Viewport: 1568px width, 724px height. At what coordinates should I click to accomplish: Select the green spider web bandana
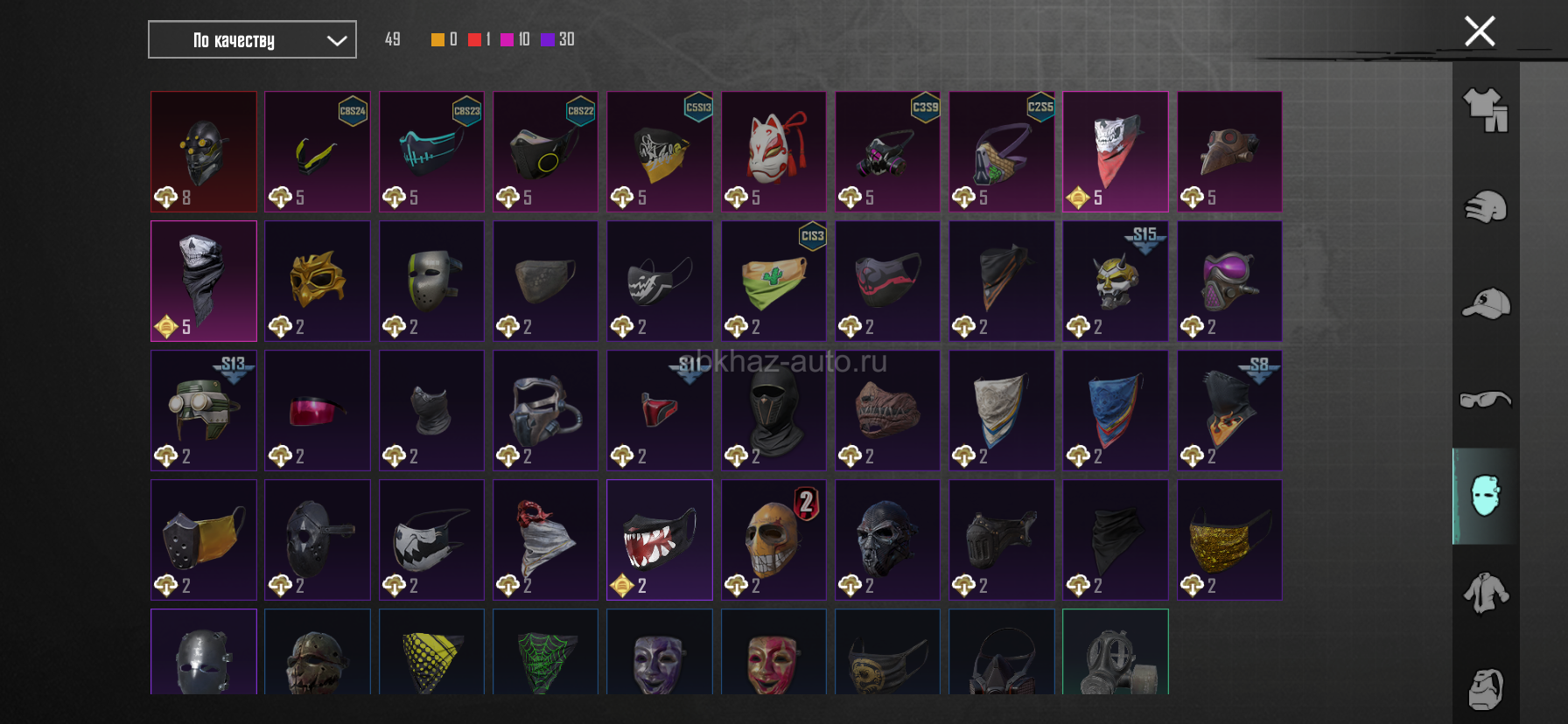click(545, 656)
